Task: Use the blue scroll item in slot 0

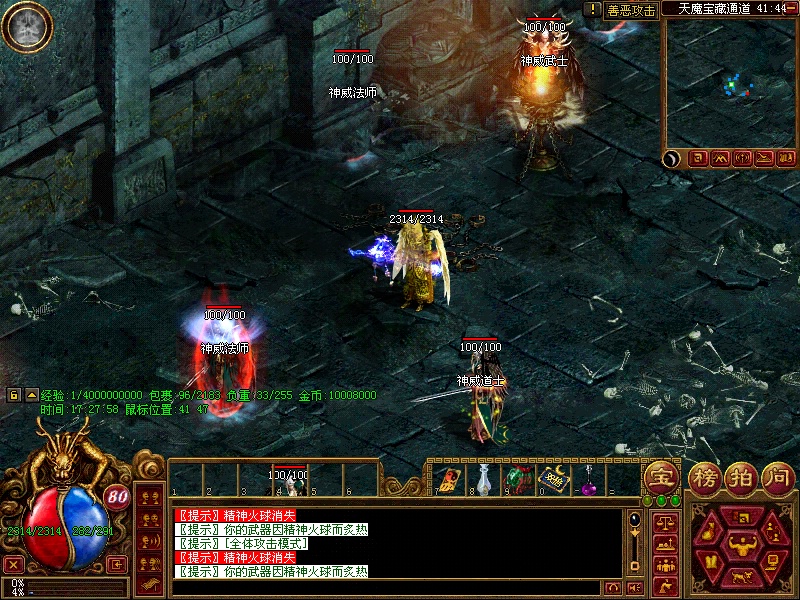Action: pos(551,480)
